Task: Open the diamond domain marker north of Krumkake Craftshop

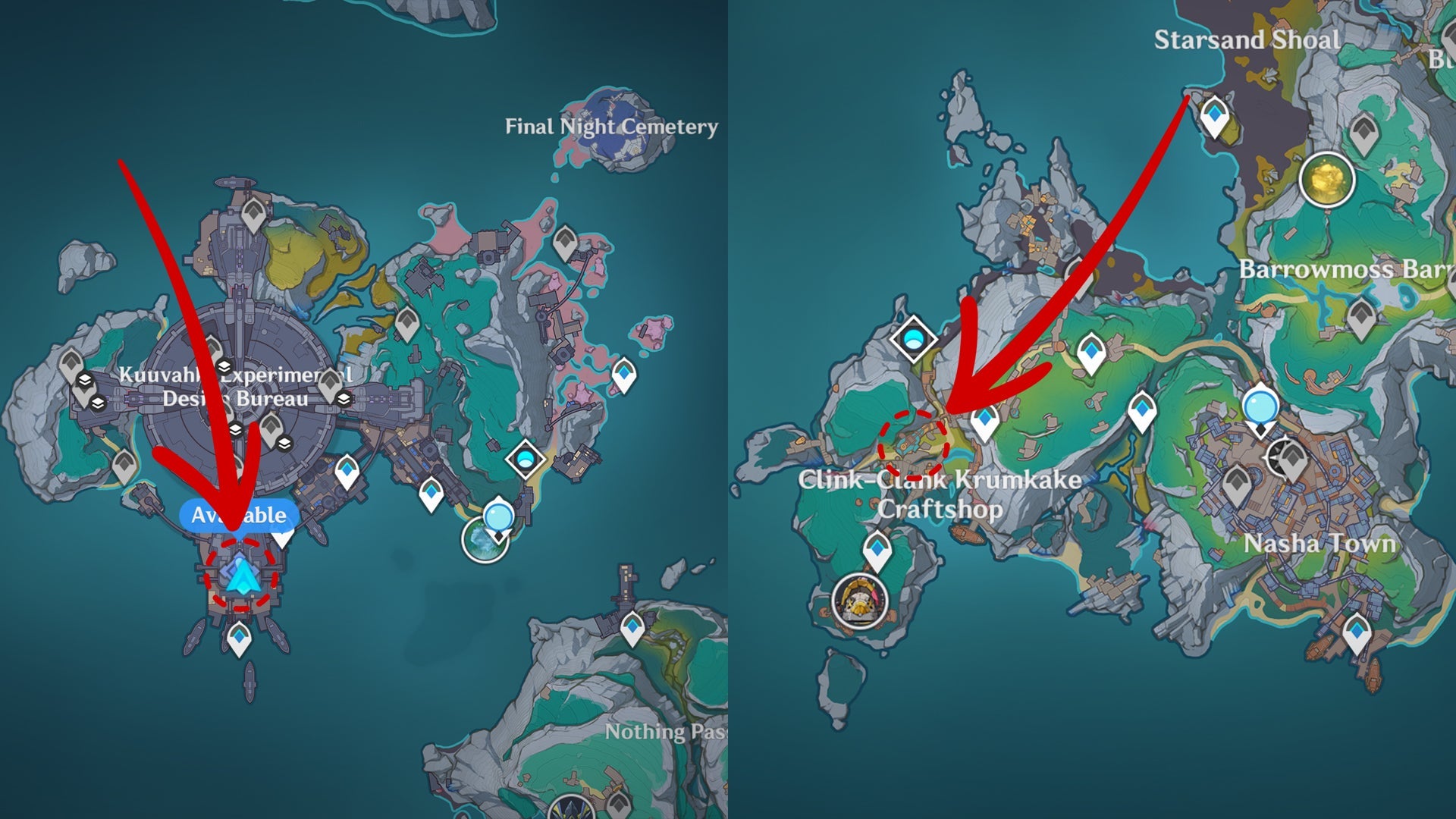Action: point(912,338)
